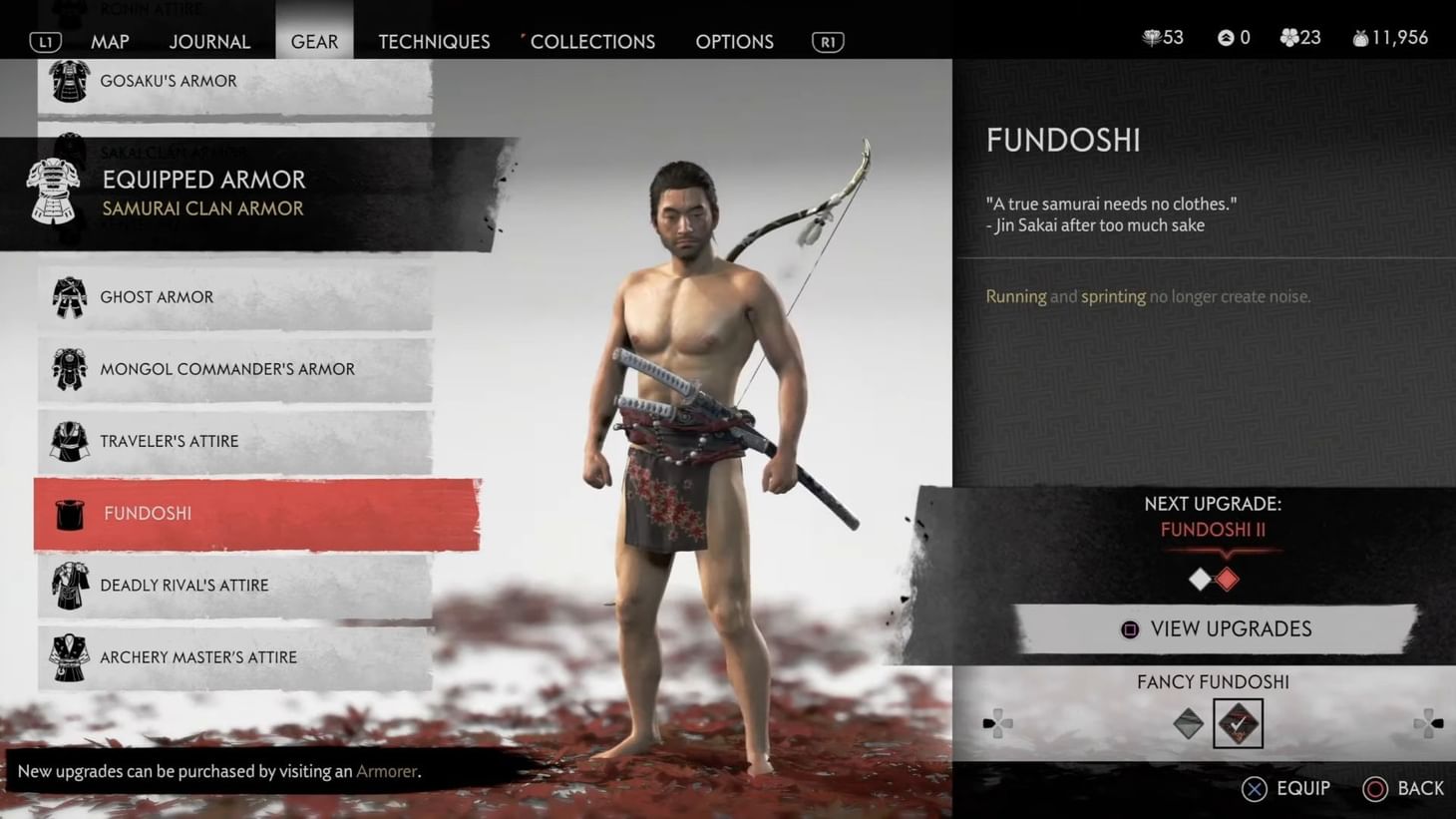This screenshot has width=1456, height=819.
Task: Click the Fundoshi hat icon in the list
Action: click(x=68, y=513)
